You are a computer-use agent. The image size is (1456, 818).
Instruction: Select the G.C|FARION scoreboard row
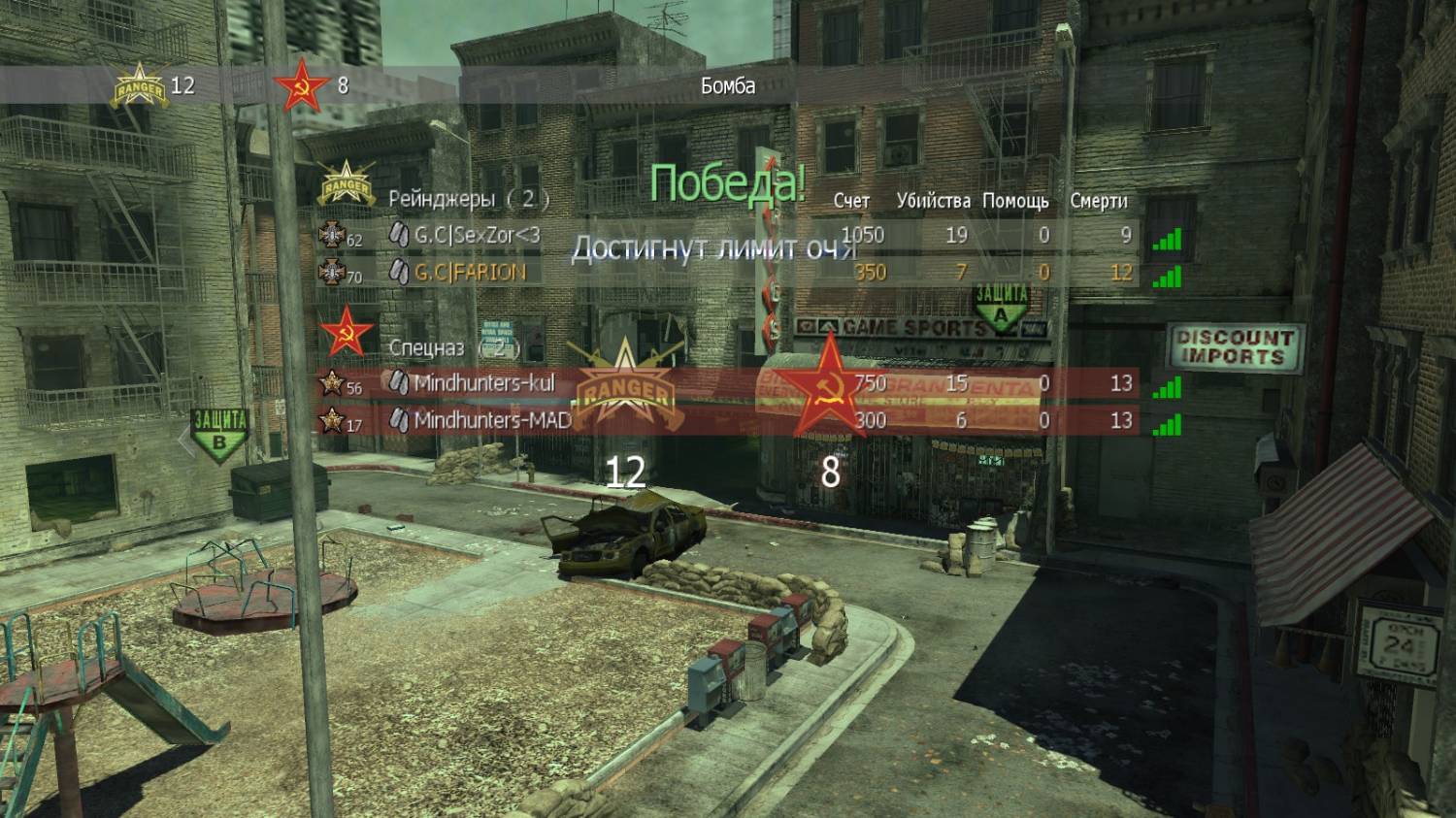470,272
